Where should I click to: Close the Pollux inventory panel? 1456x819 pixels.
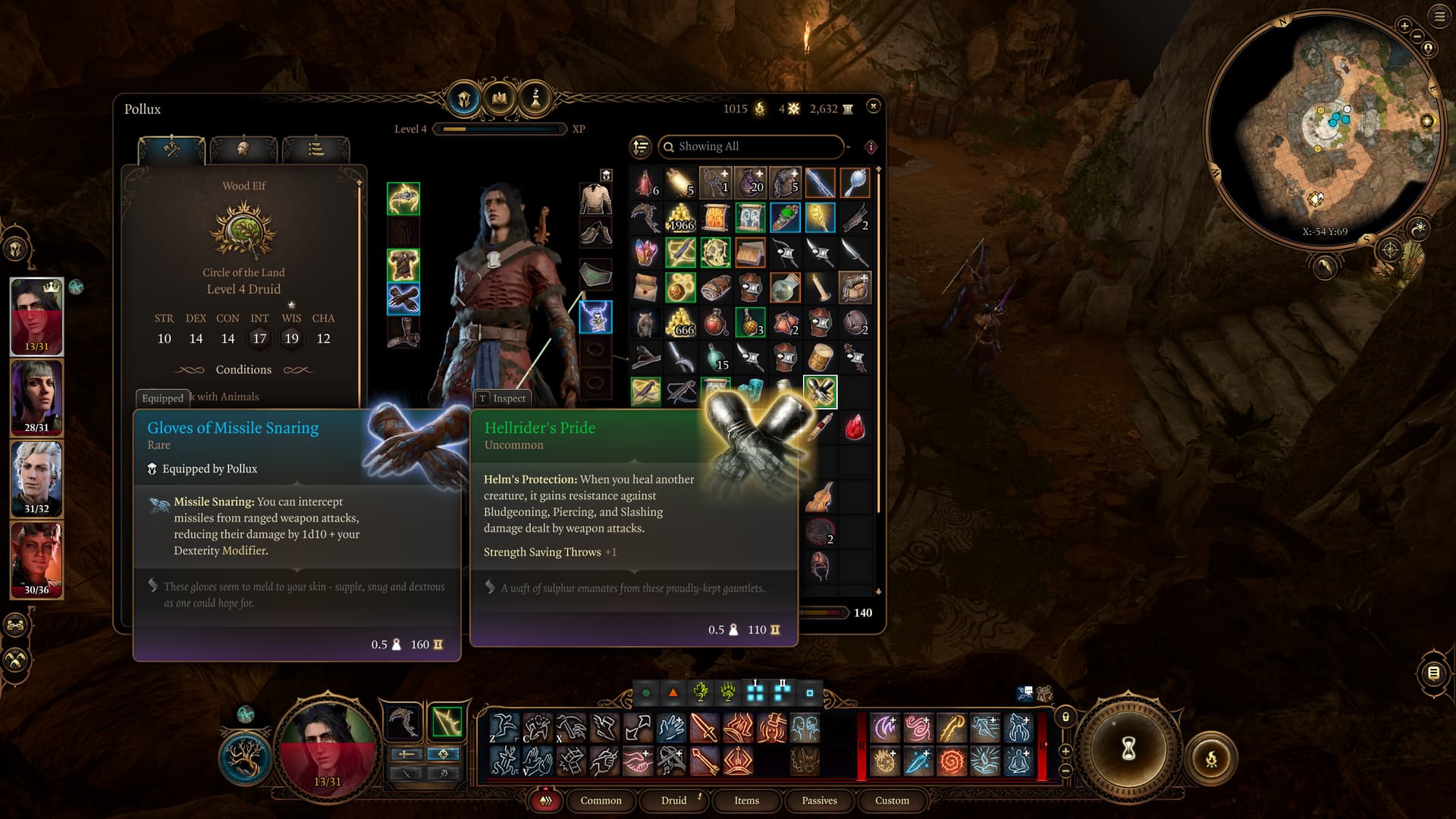point(873,106)
